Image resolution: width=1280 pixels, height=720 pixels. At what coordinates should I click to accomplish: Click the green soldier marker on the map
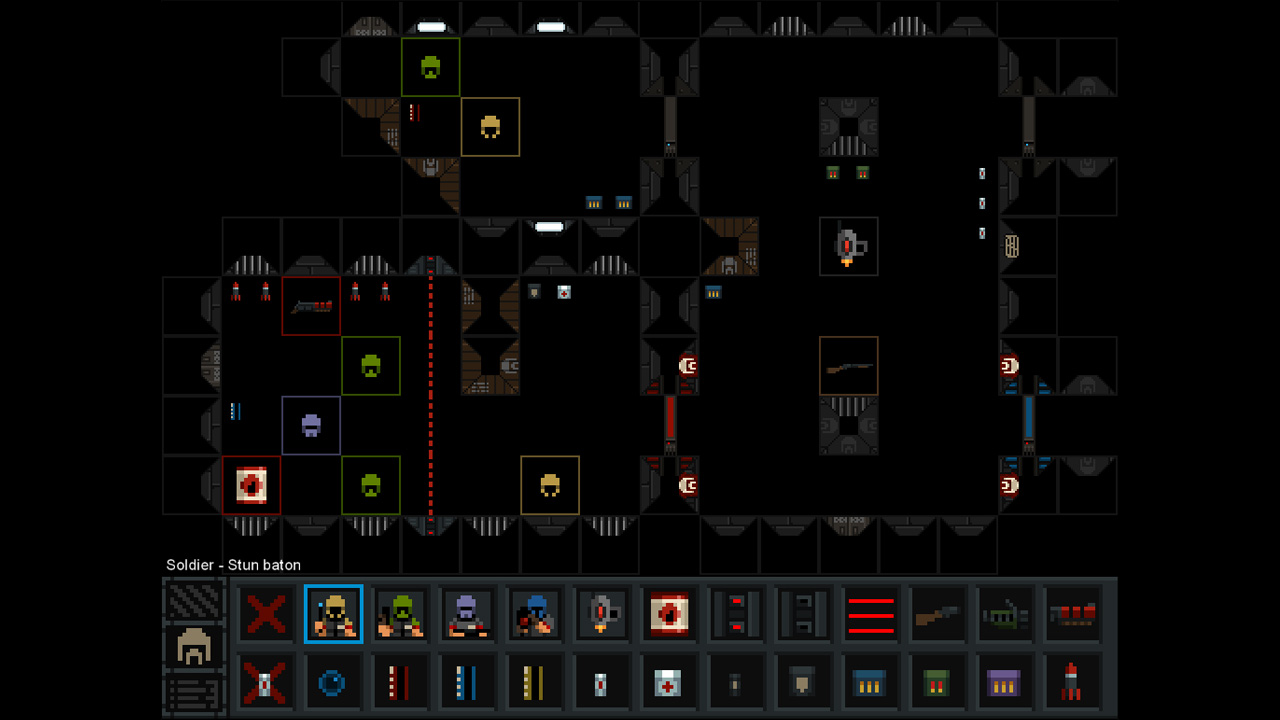[x=371, y=365]
